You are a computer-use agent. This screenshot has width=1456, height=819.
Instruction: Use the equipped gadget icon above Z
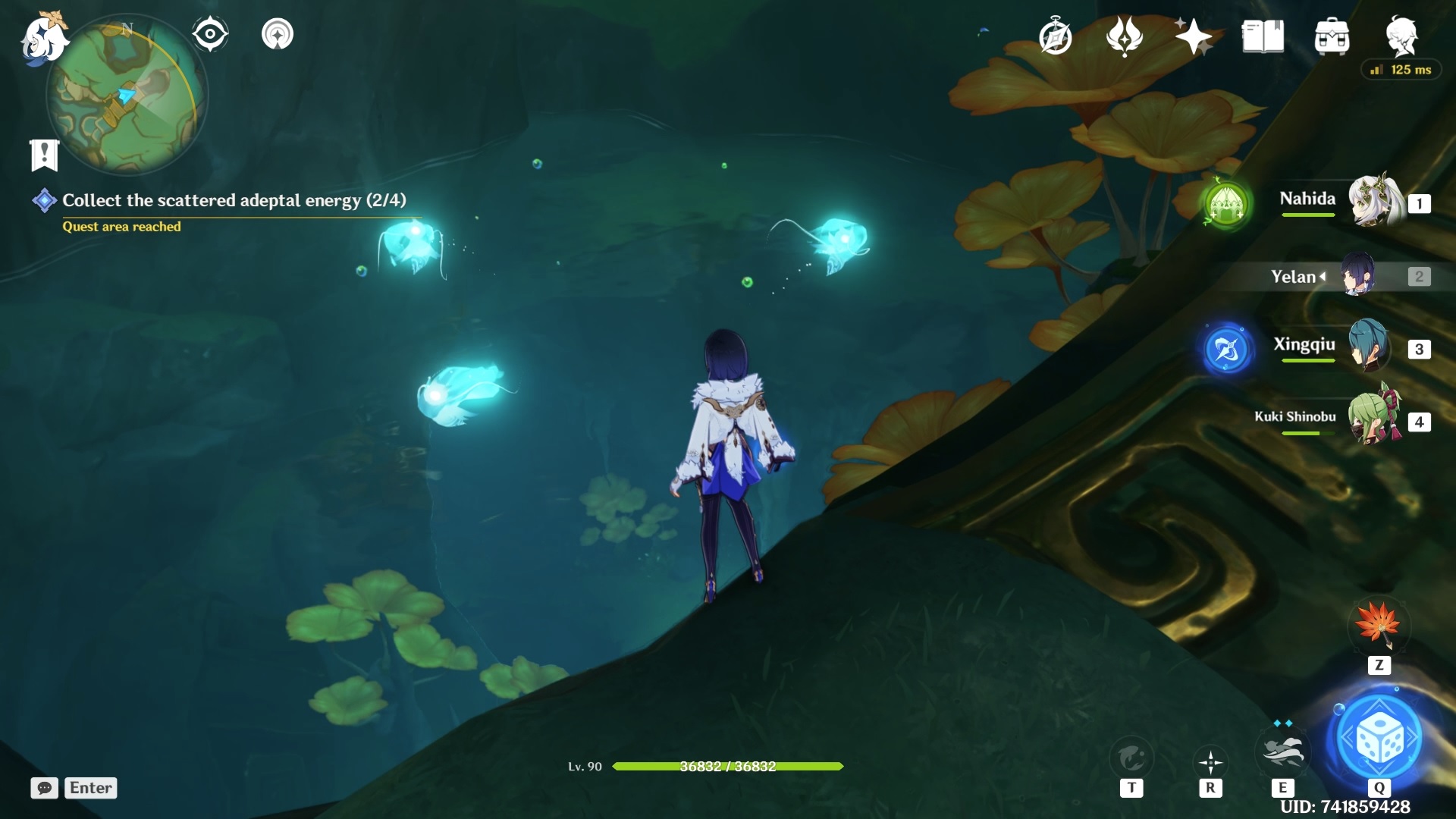1379,626
